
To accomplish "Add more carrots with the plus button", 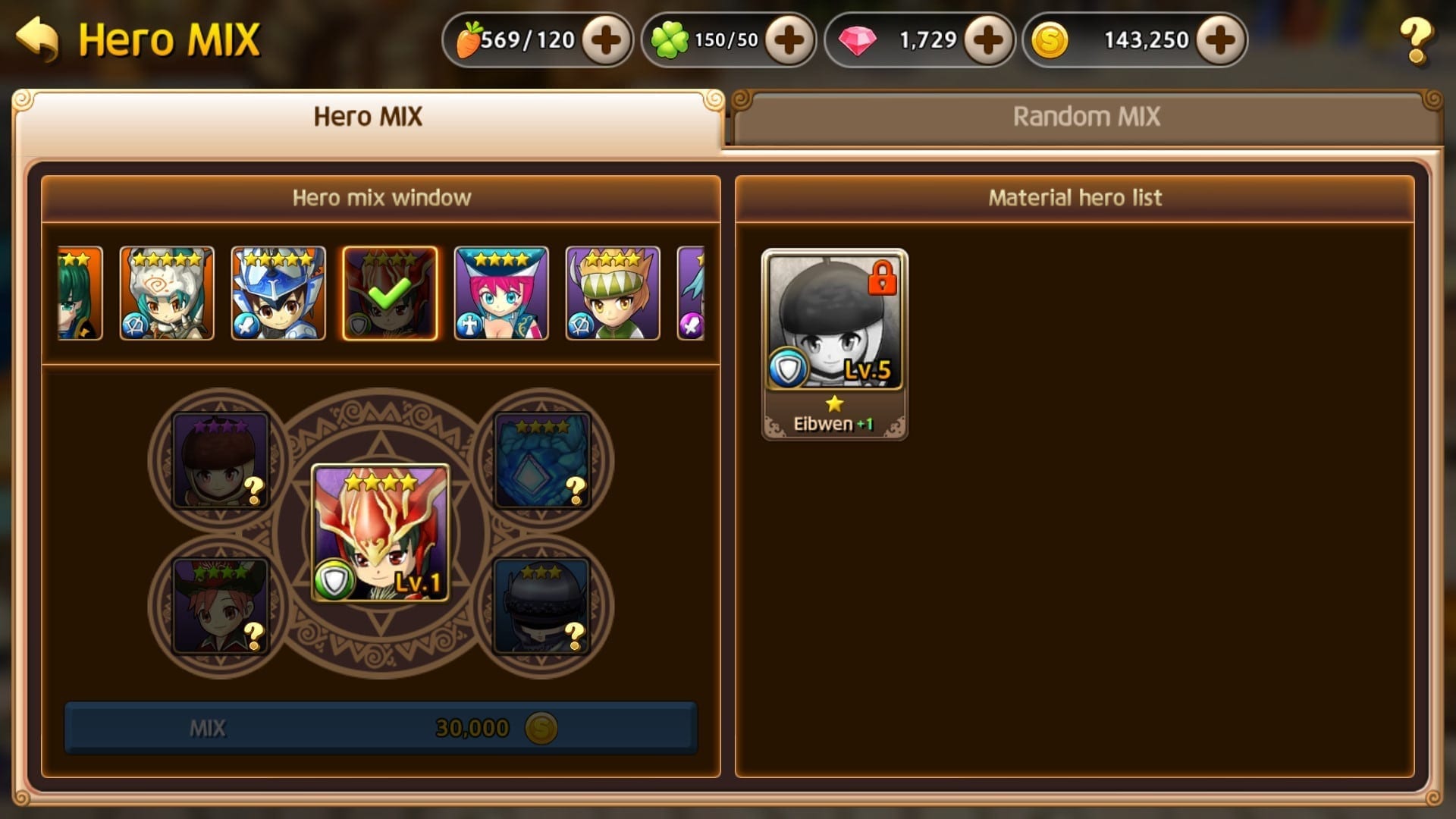I will click(x=606, y=39).
